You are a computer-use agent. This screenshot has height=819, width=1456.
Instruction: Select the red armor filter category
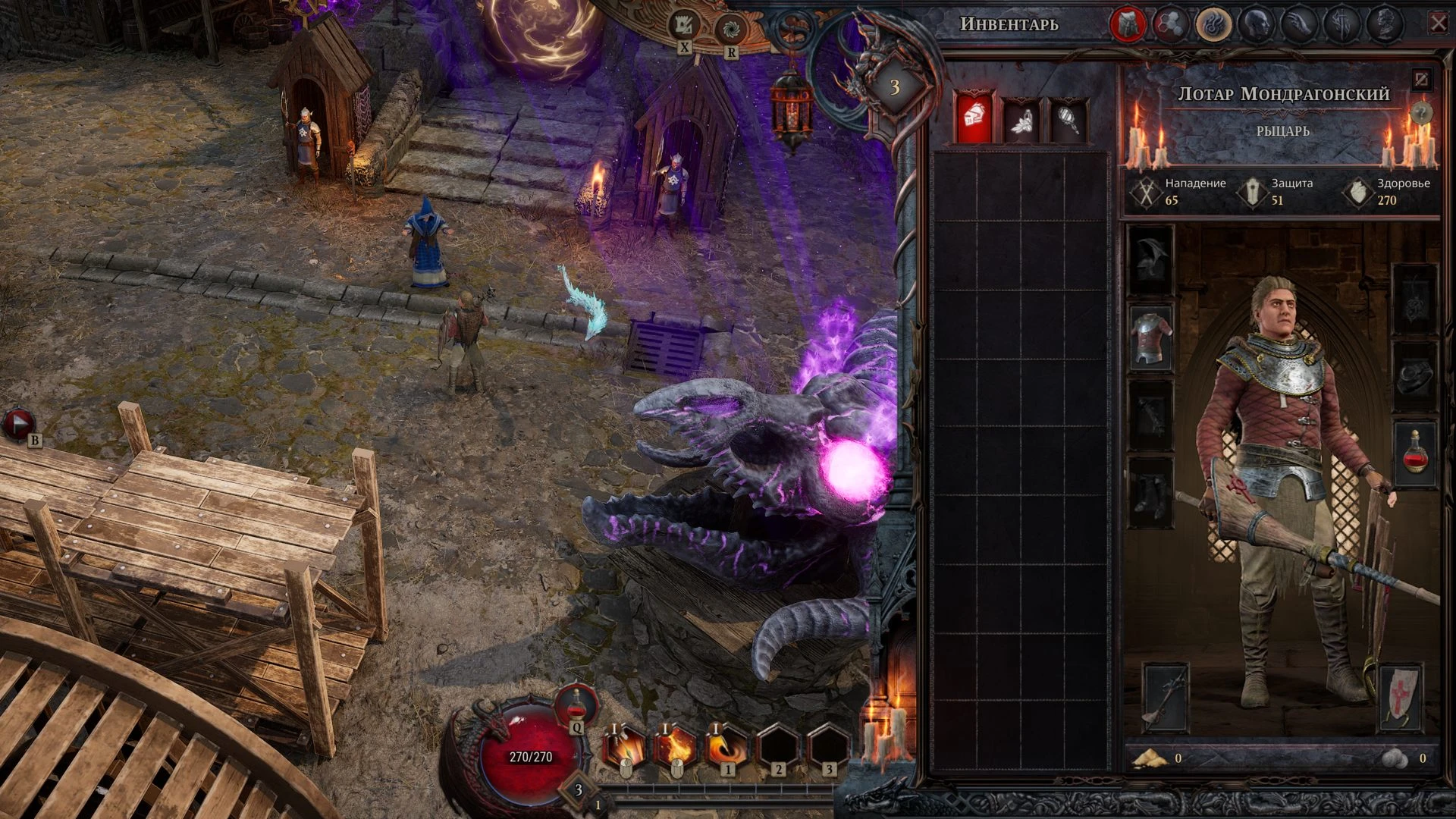[974, 119]
